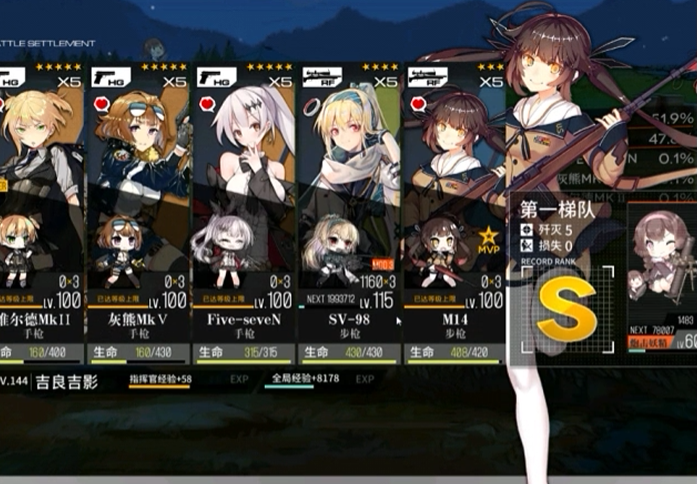This screenshot has width=697, height=484.
Task: Choose the Grizzly MkV doll card
Action: coord(139,210)
